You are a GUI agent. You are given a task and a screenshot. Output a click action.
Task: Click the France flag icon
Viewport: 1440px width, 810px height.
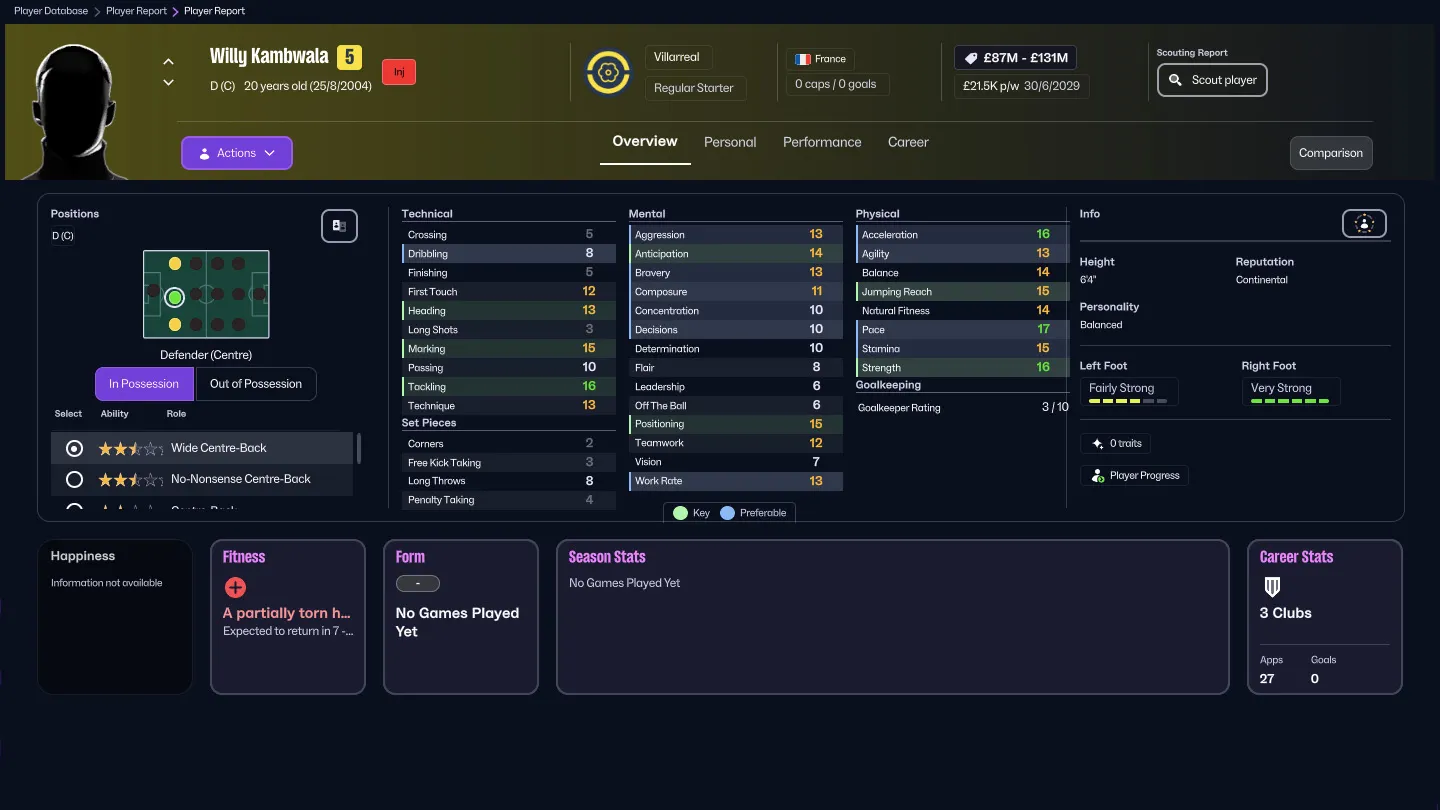[802, 58]
